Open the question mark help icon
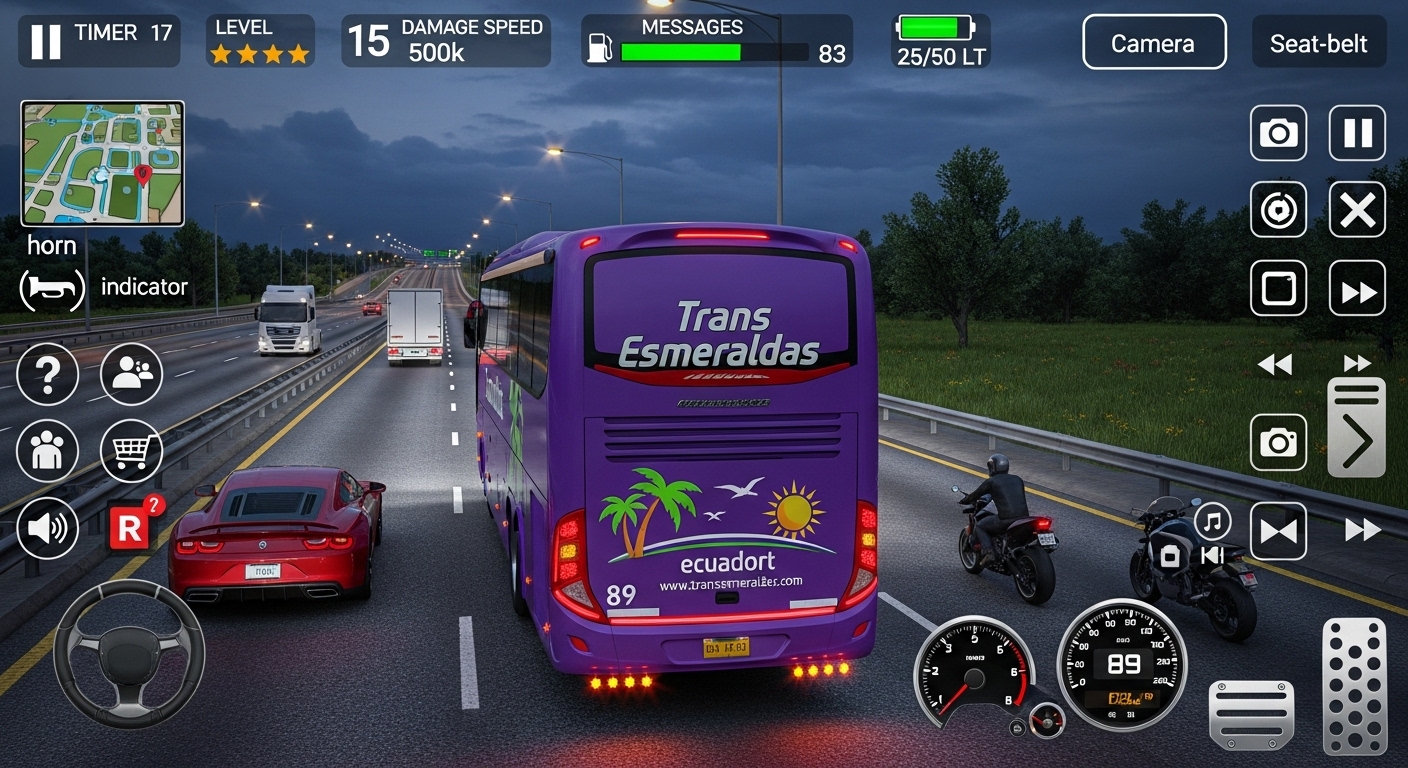The width and height of the screenshot is (1408, 768). tap(47, 374)
